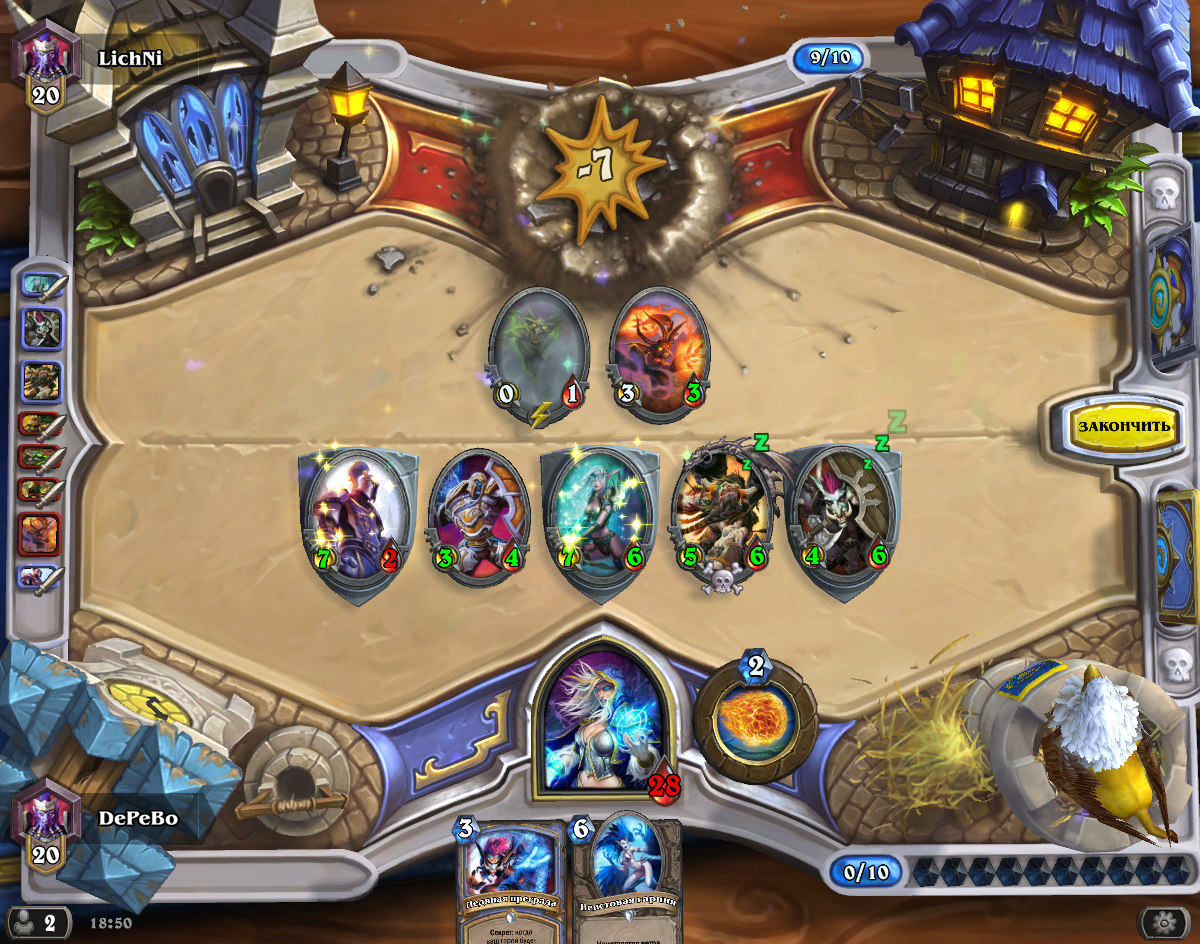The height and width of the screenshot is (944, 1200).
Task: Open the friends list button
Action: 38,921
